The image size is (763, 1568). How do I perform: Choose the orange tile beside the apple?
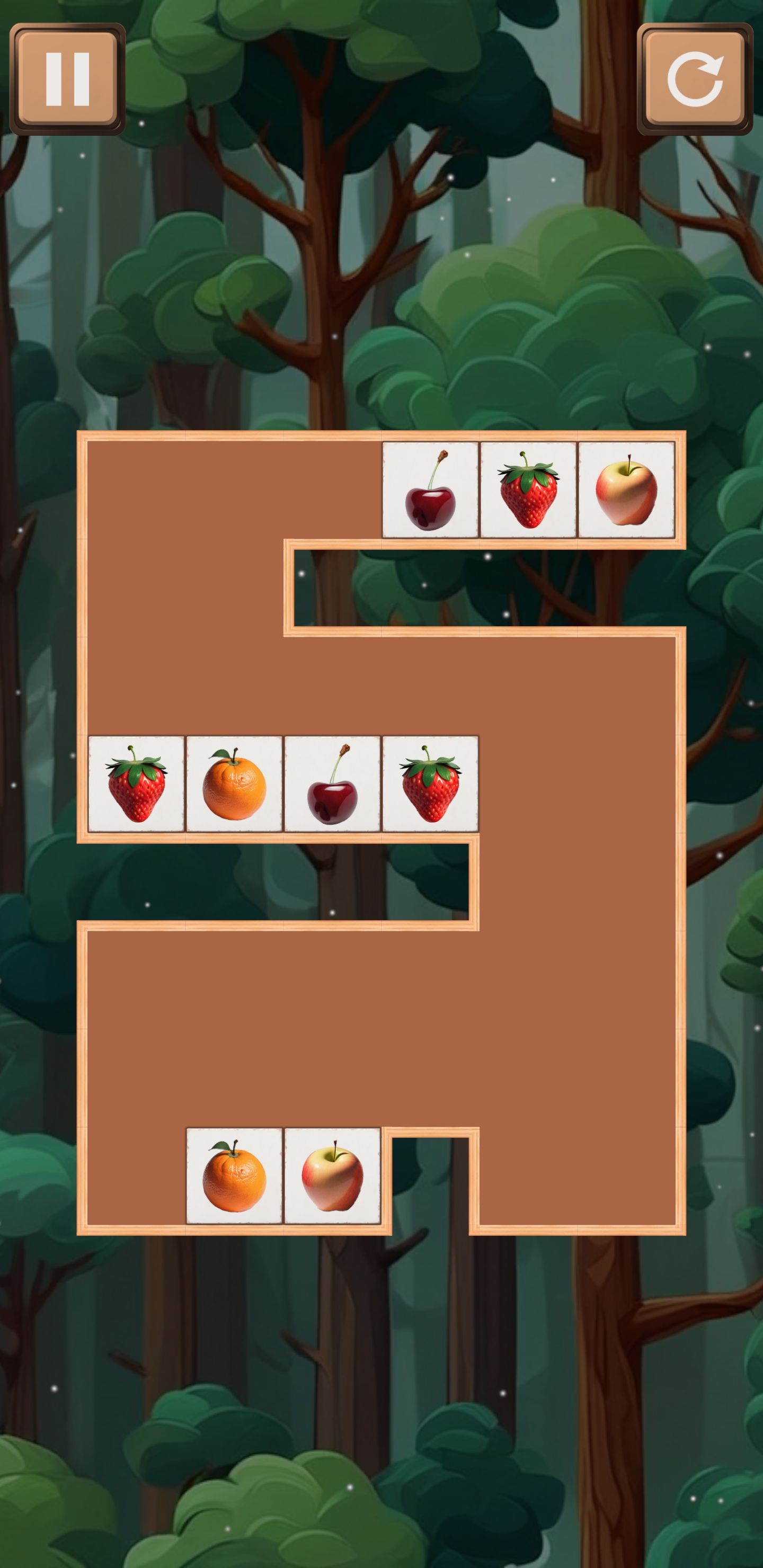tap(234, 1175)
